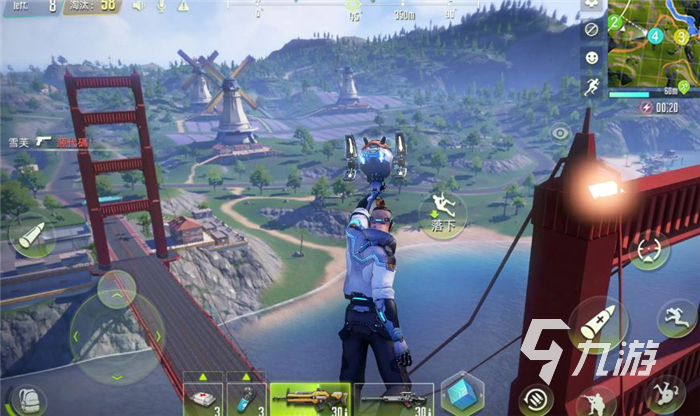Toggle the microphone voice chat

click(162, 6)
